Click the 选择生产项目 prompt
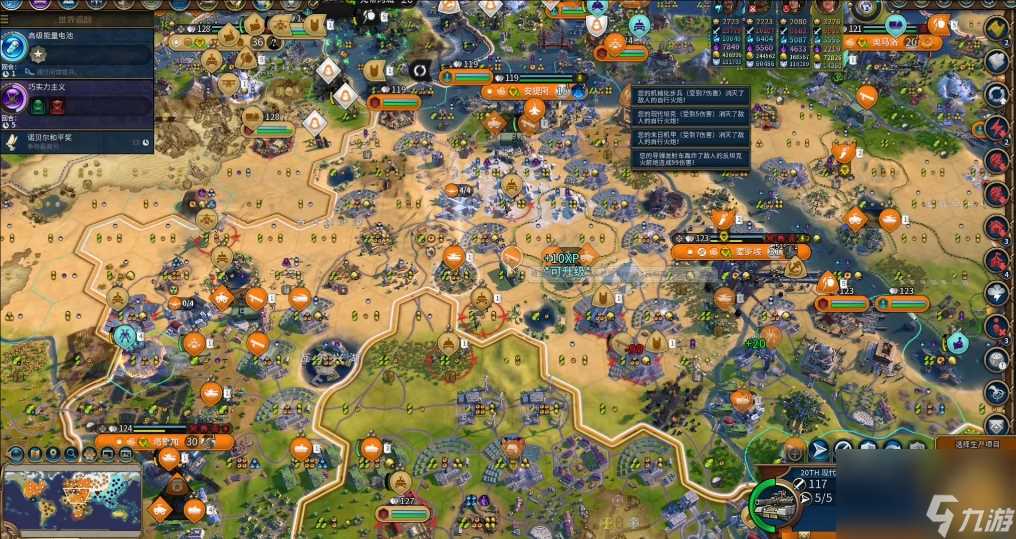1016x539 pixels. [x=975, y=444]
